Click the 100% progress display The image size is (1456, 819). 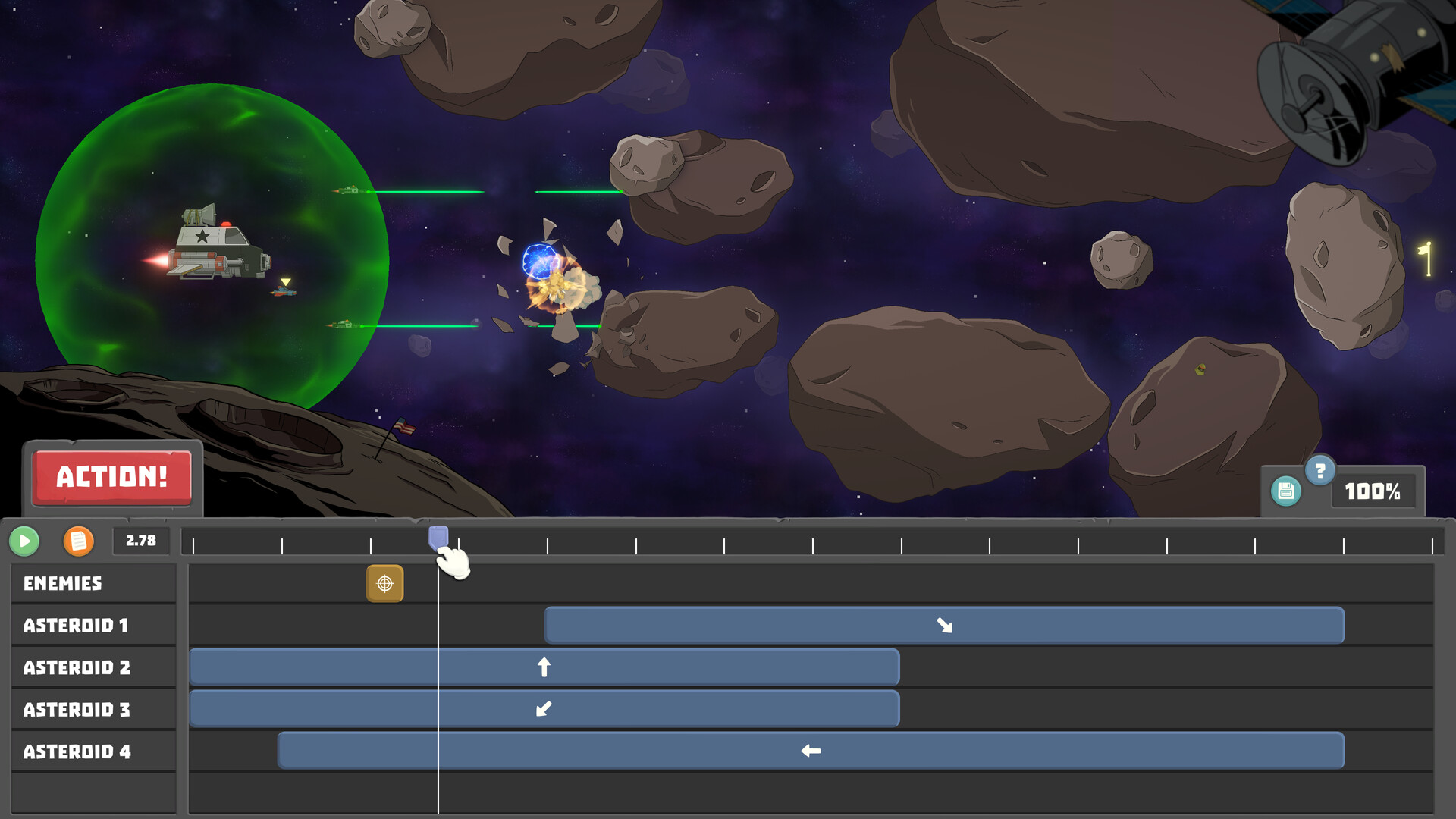(1373, 491)
